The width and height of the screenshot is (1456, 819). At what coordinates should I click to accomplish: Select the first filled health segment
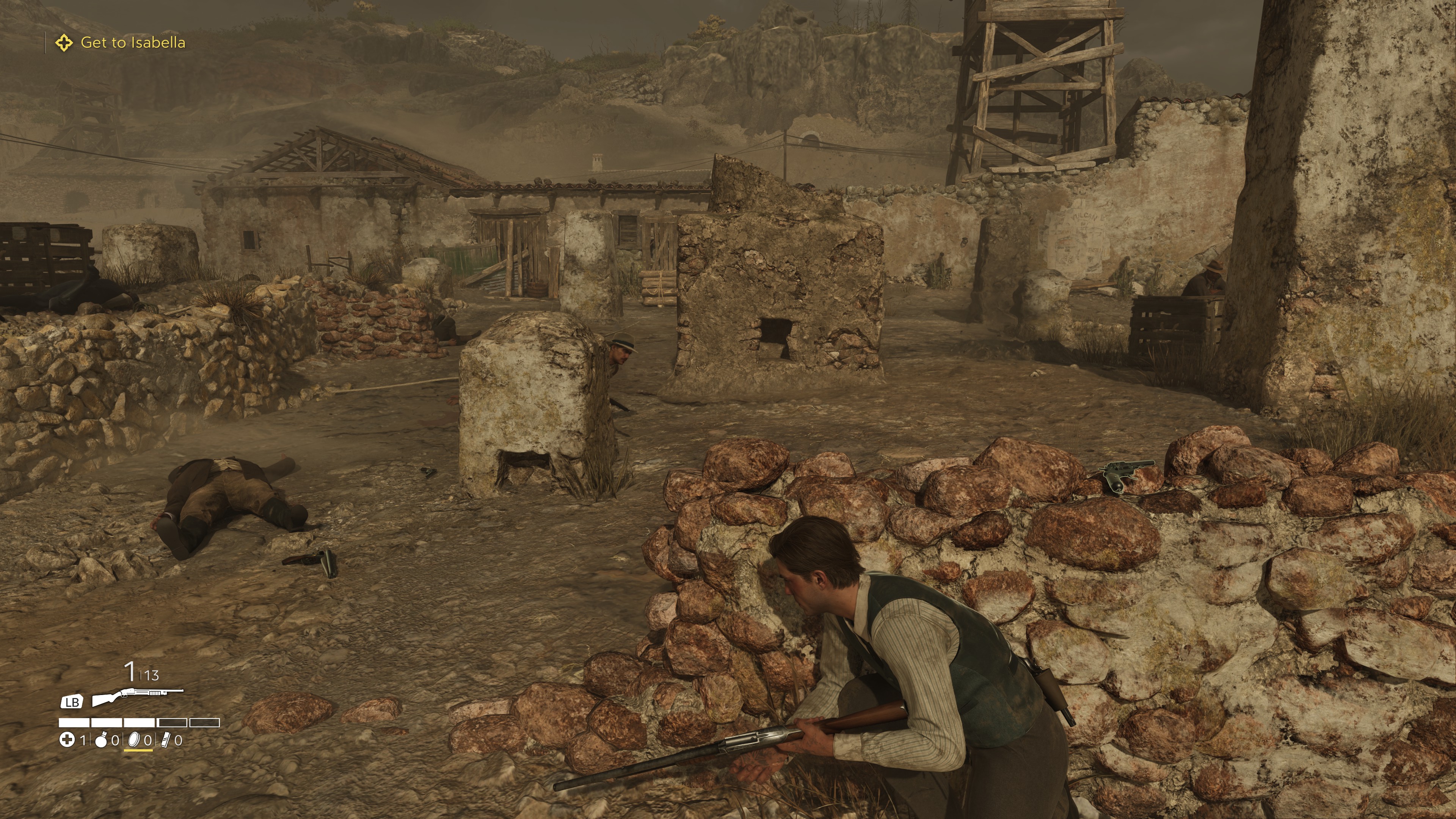click(x=74, y=723)
